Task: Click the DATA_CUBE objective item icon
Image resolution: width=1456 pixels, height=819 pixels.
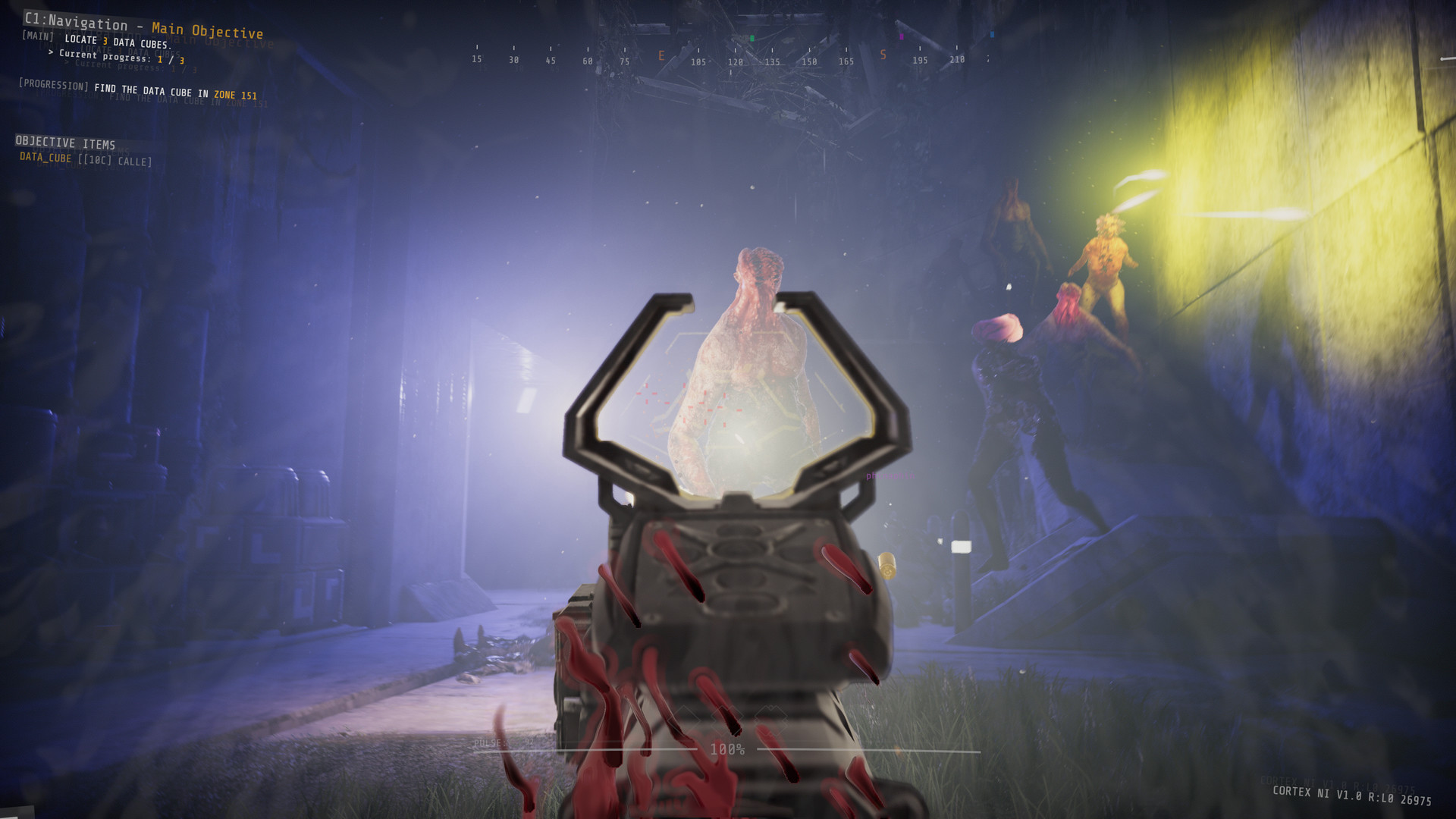Action: 48,160
